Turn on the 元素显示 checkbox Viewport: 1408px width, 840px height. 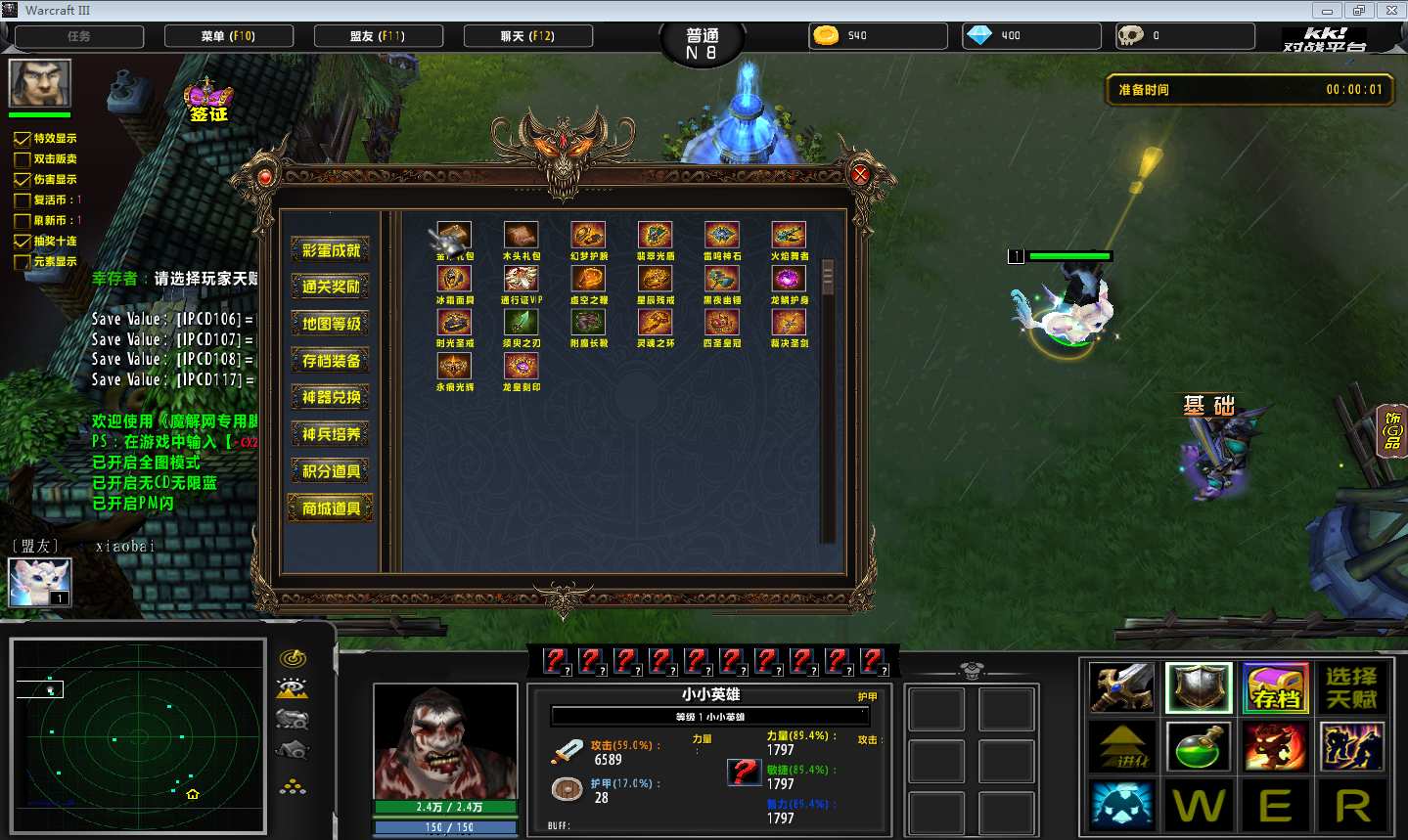click(x=23, y=262)
